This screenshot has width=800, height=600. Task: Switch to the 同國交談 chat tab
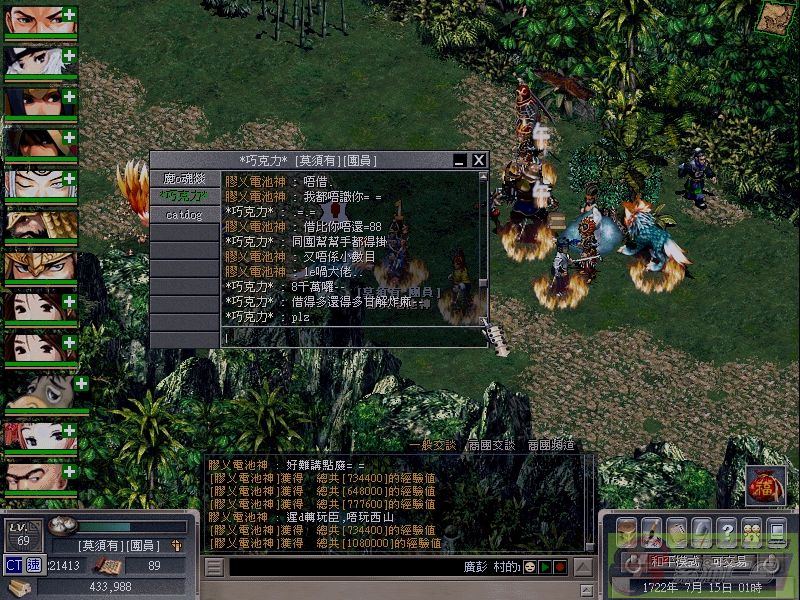click(x=490, y=445)
